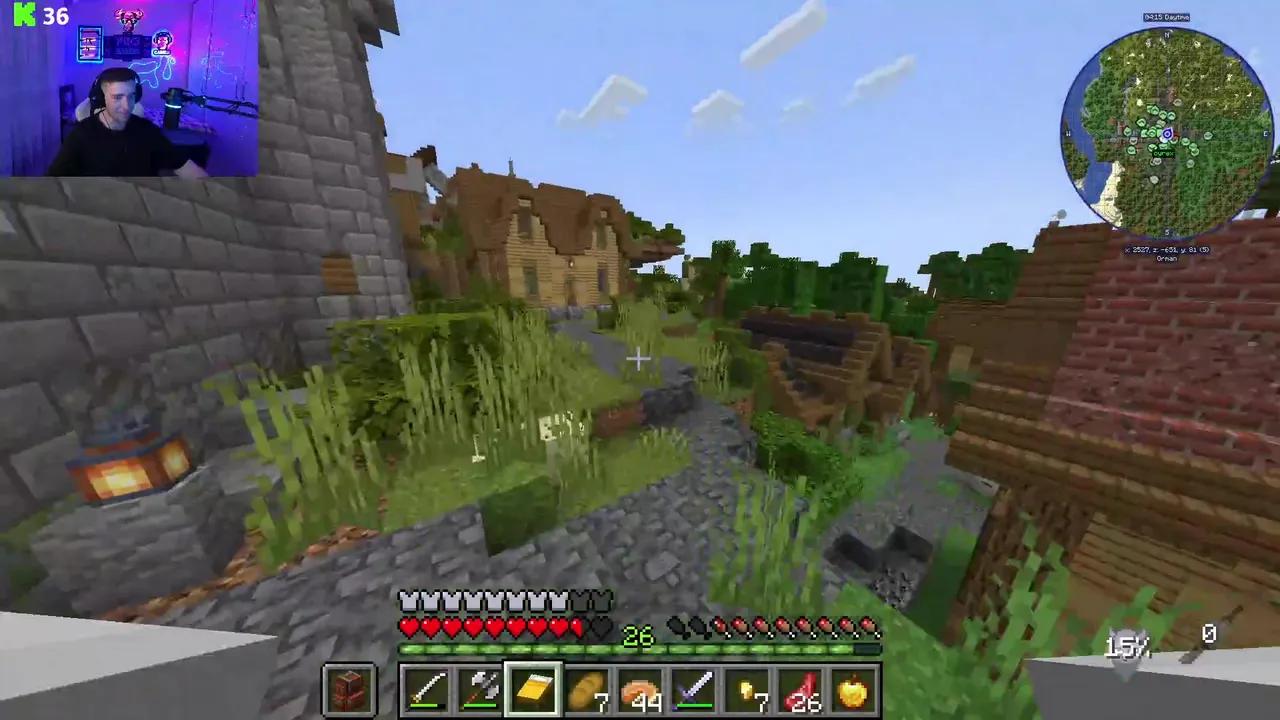Screen dimensions: 1280x720
Task: Select the bread stack in the hotbar
Action: coord(587,688)
